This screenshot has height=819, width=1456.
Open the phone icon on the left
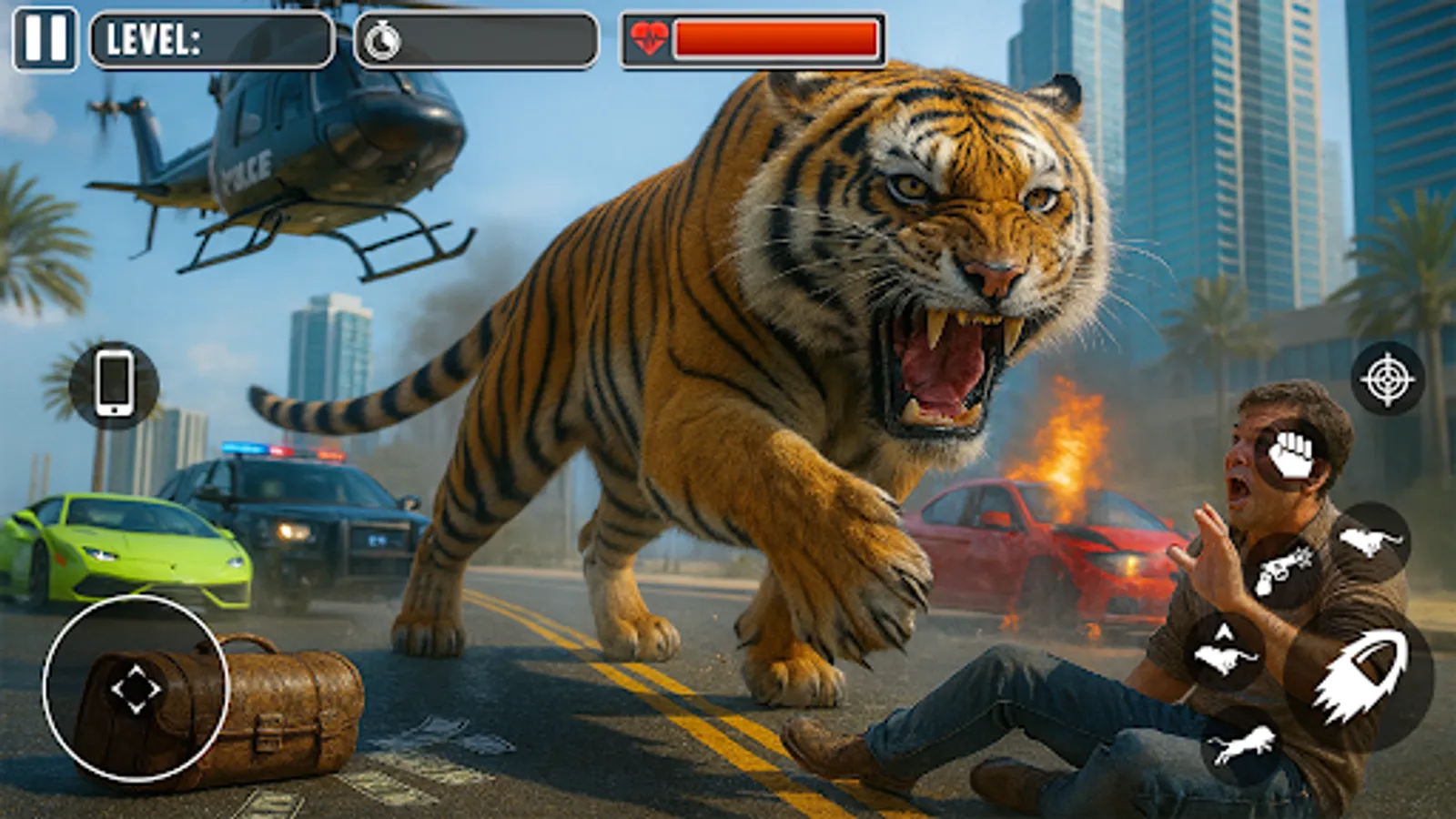pos(113,382)
